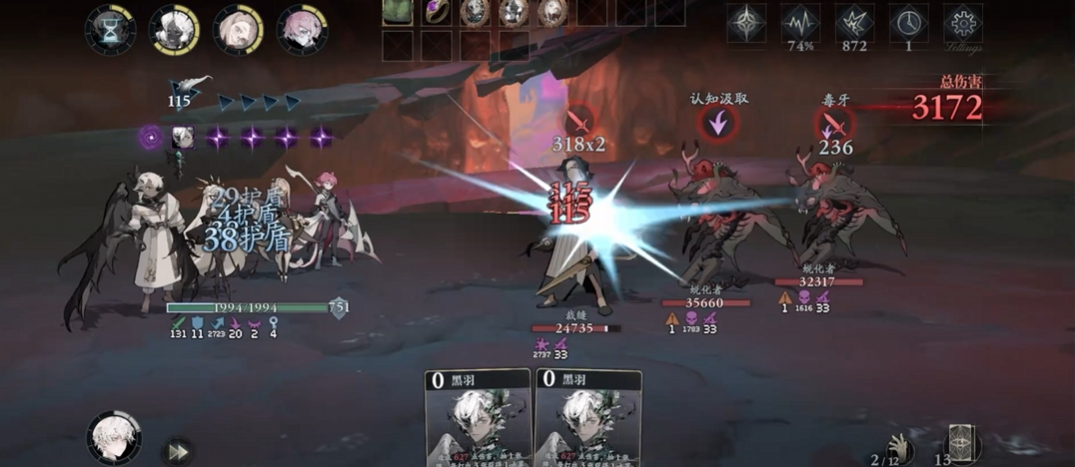
Task: Toggle the fast-forward battle speed button
Action: (176, 449)
